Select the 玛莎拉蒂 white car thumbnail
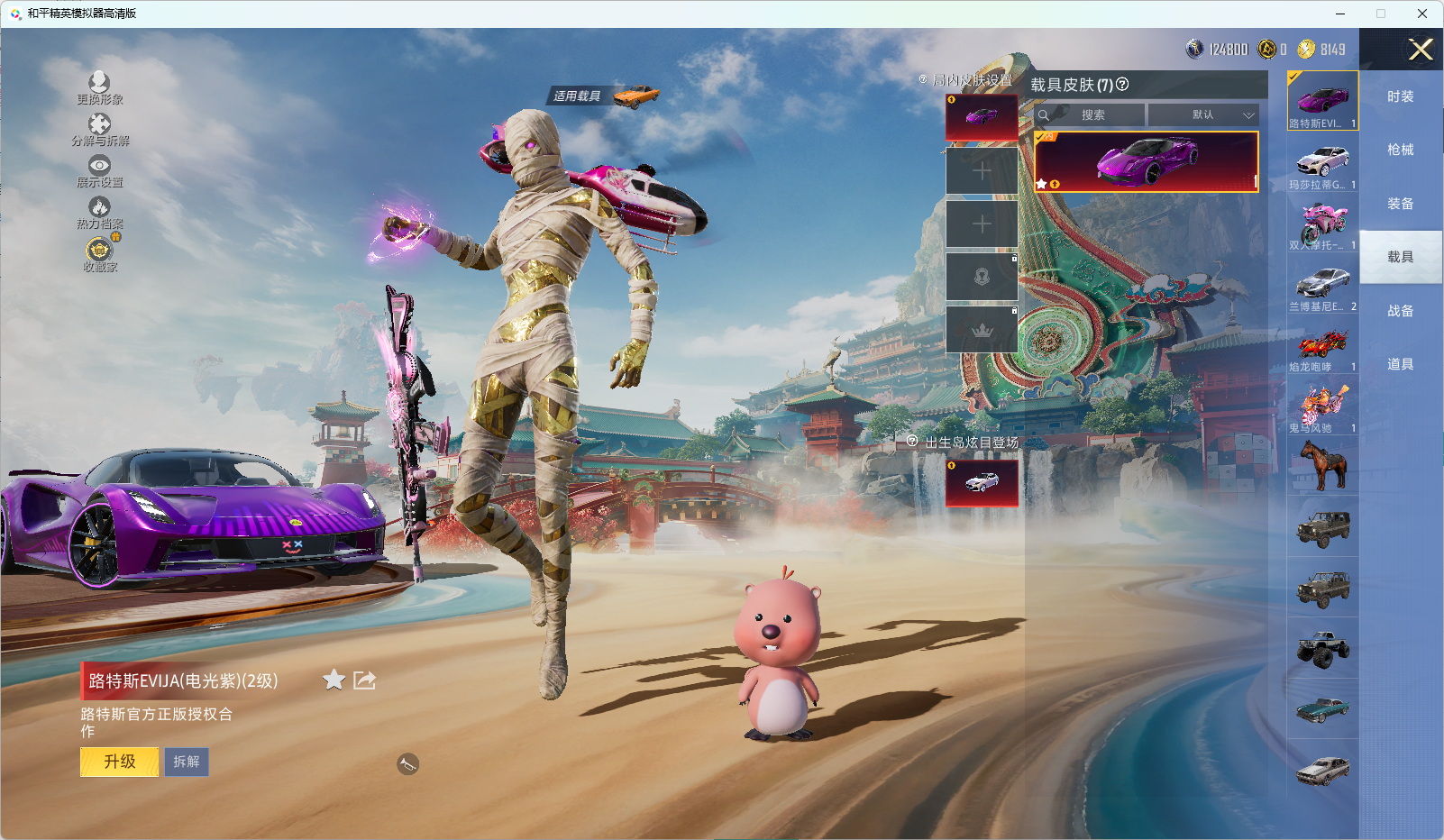Image resolution: width=1444 pixels, height=840 pixels. coord(1322,164)
